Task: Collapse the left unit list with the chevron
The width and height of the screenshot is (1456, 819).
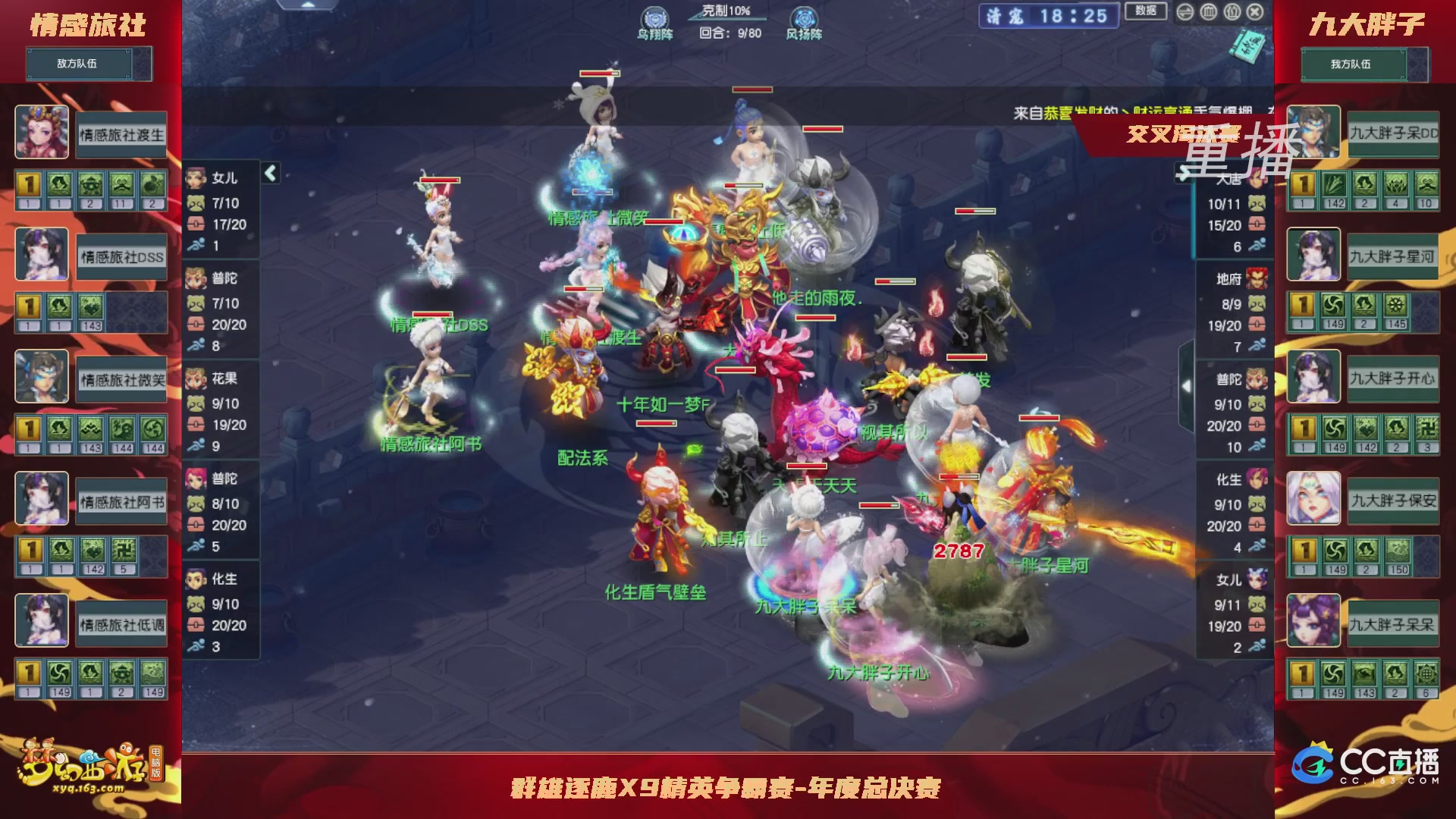Action: pos(269,173)
